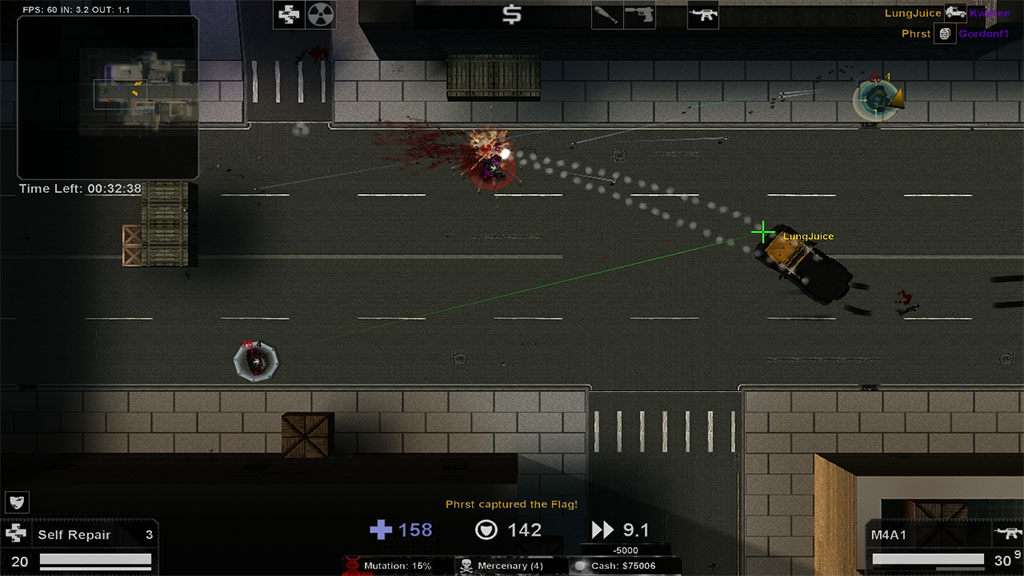The width and height of the screenshot is (1024, 576).
Task: Select the assault rifle weapon slot
Action: point(703,15)
